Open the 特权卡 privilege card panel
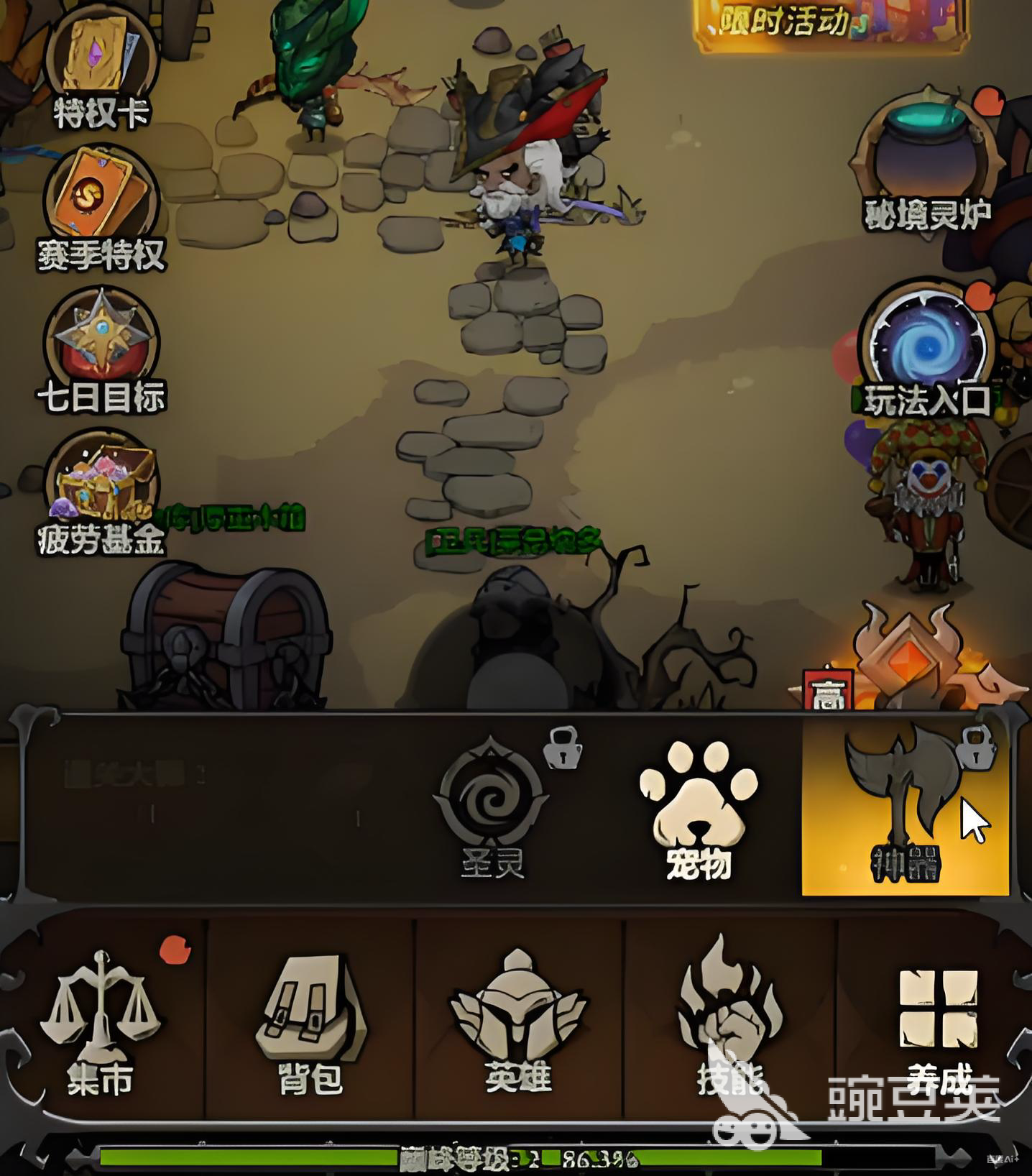Screen dimensions: 1032x1176 pyautogui.click(x=101, y=58)
